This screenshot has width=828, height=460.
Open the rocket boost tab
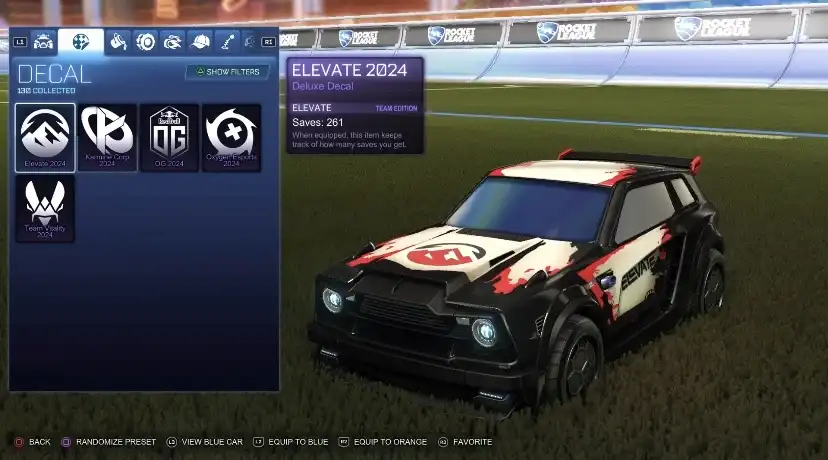[x=173, y=42]
